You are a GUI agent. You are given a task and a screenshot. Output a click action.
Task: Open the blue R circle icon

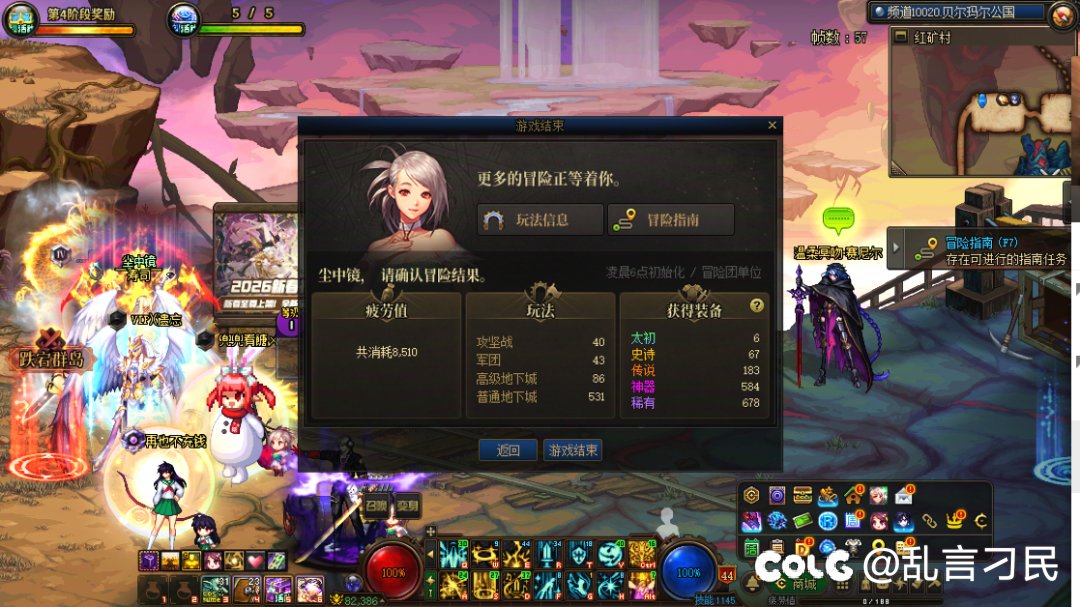tap(827, 521)
